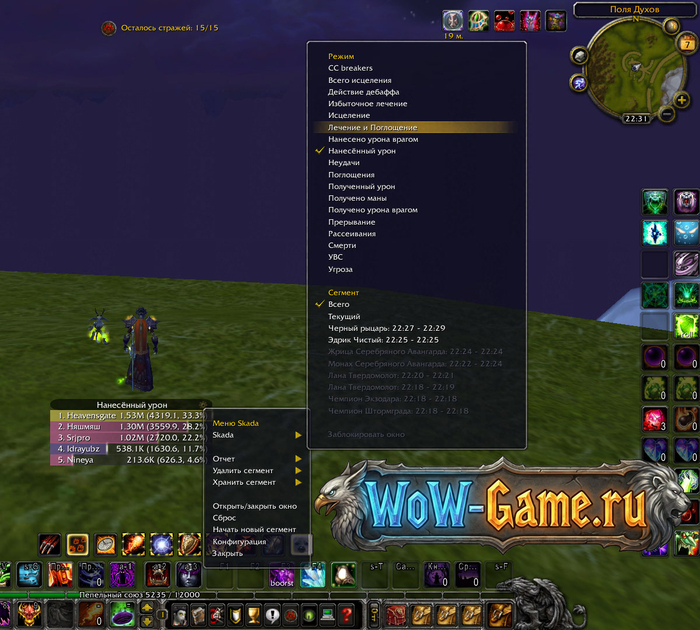Choose the Лечение и Поглощение mode

point(373,128)
